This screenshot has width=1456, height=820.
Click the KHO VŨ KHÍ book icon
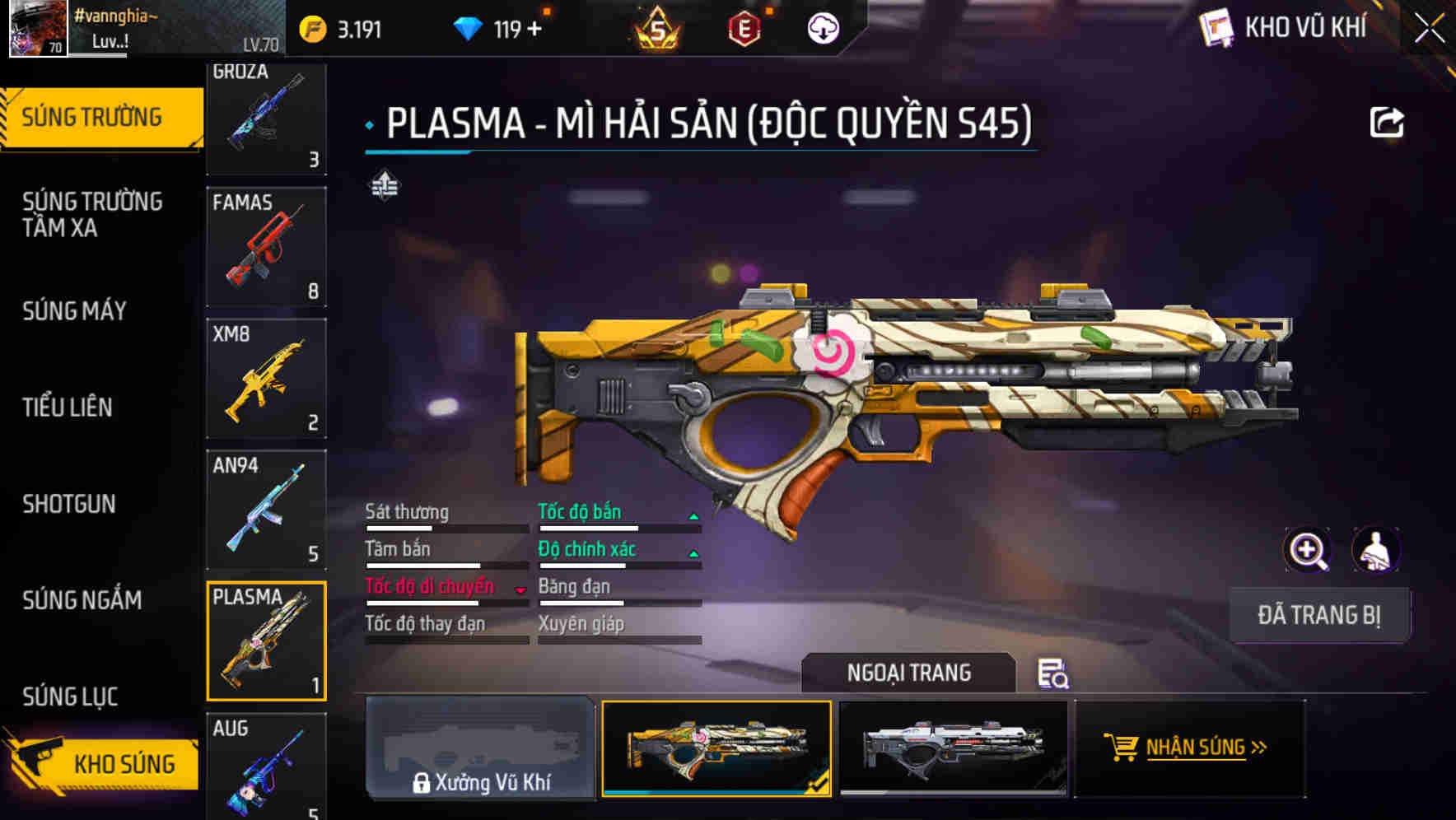point(1219,27)
